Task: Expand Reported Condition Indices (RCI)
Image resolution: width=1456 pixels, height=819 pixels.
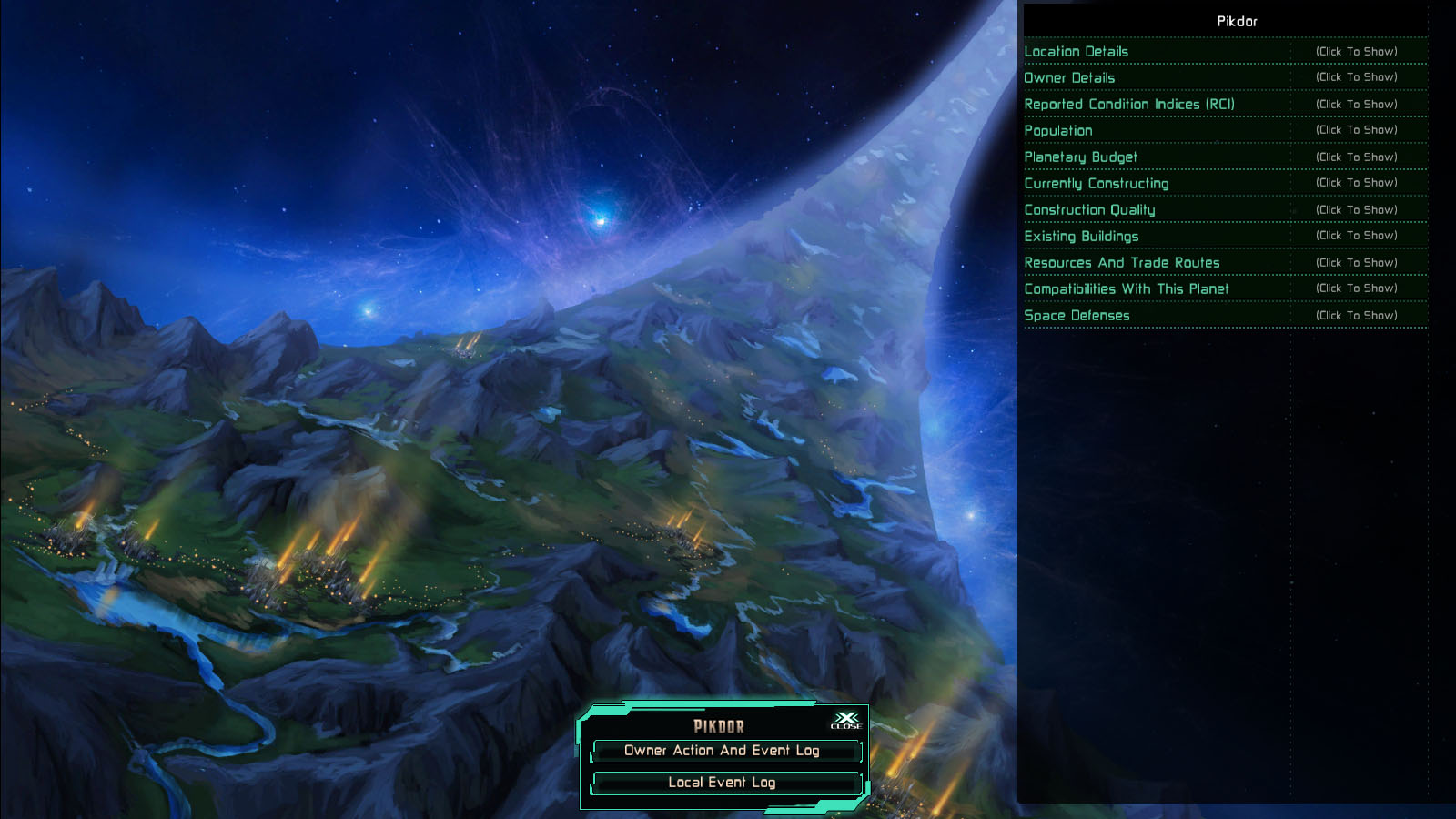Action: (x=1131, y=105)
